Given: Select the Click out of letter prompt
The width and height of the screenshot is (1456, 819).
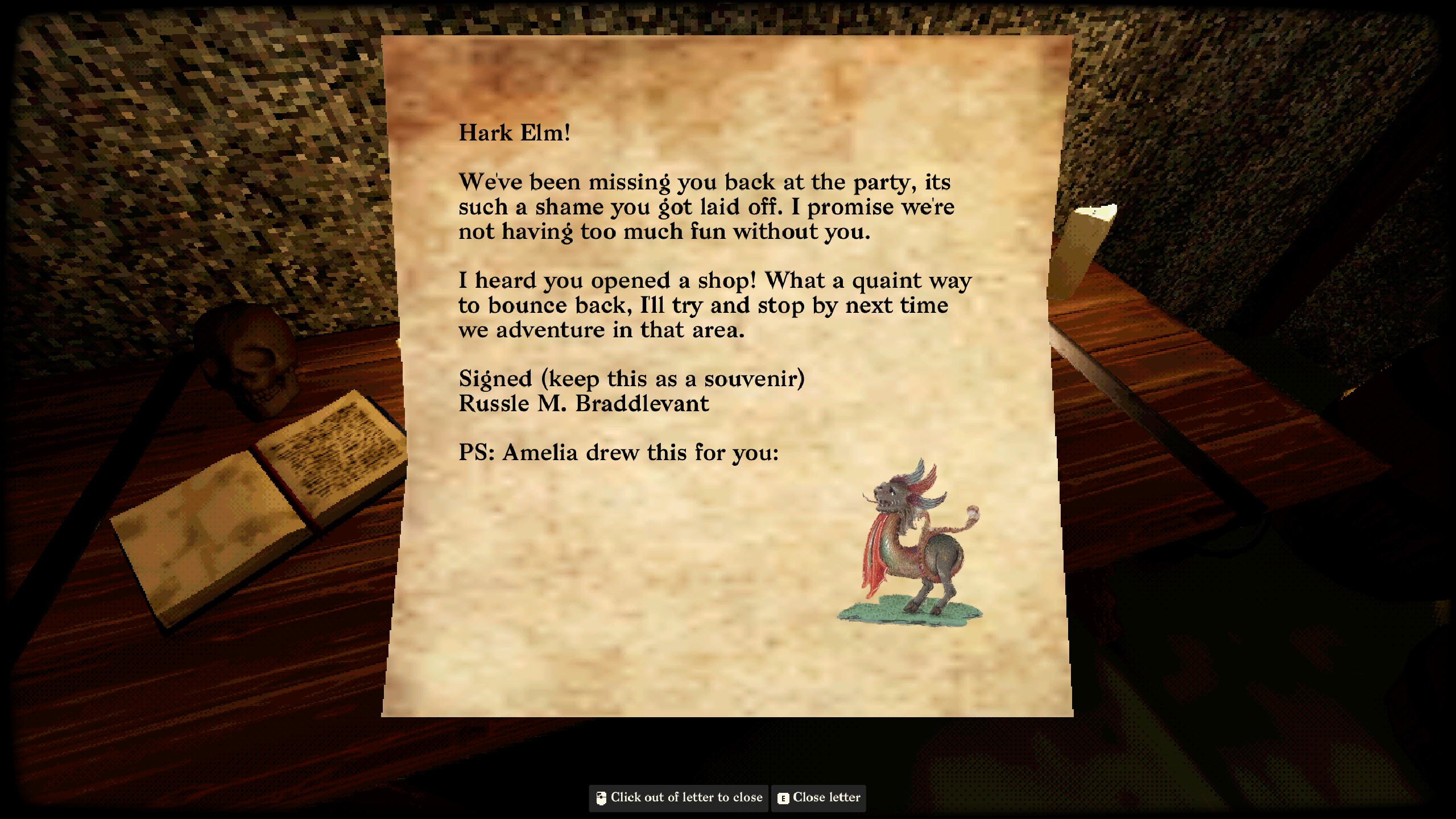Looking at the screenshot, I should (x=682, y=797).
